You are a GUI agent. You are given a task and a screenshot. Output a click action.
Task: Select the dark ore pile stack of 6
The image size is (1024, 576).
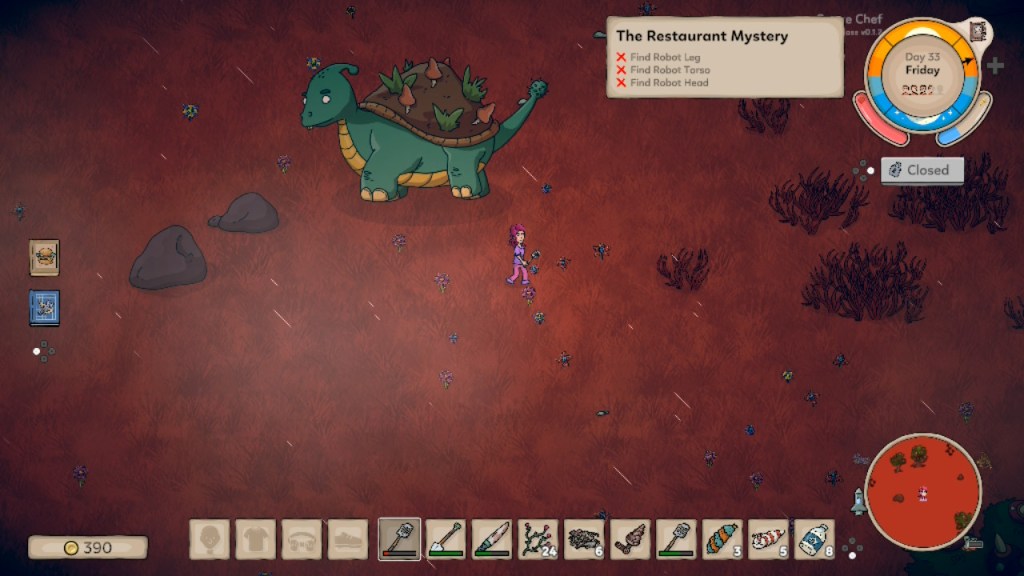[x=585, y=539]
